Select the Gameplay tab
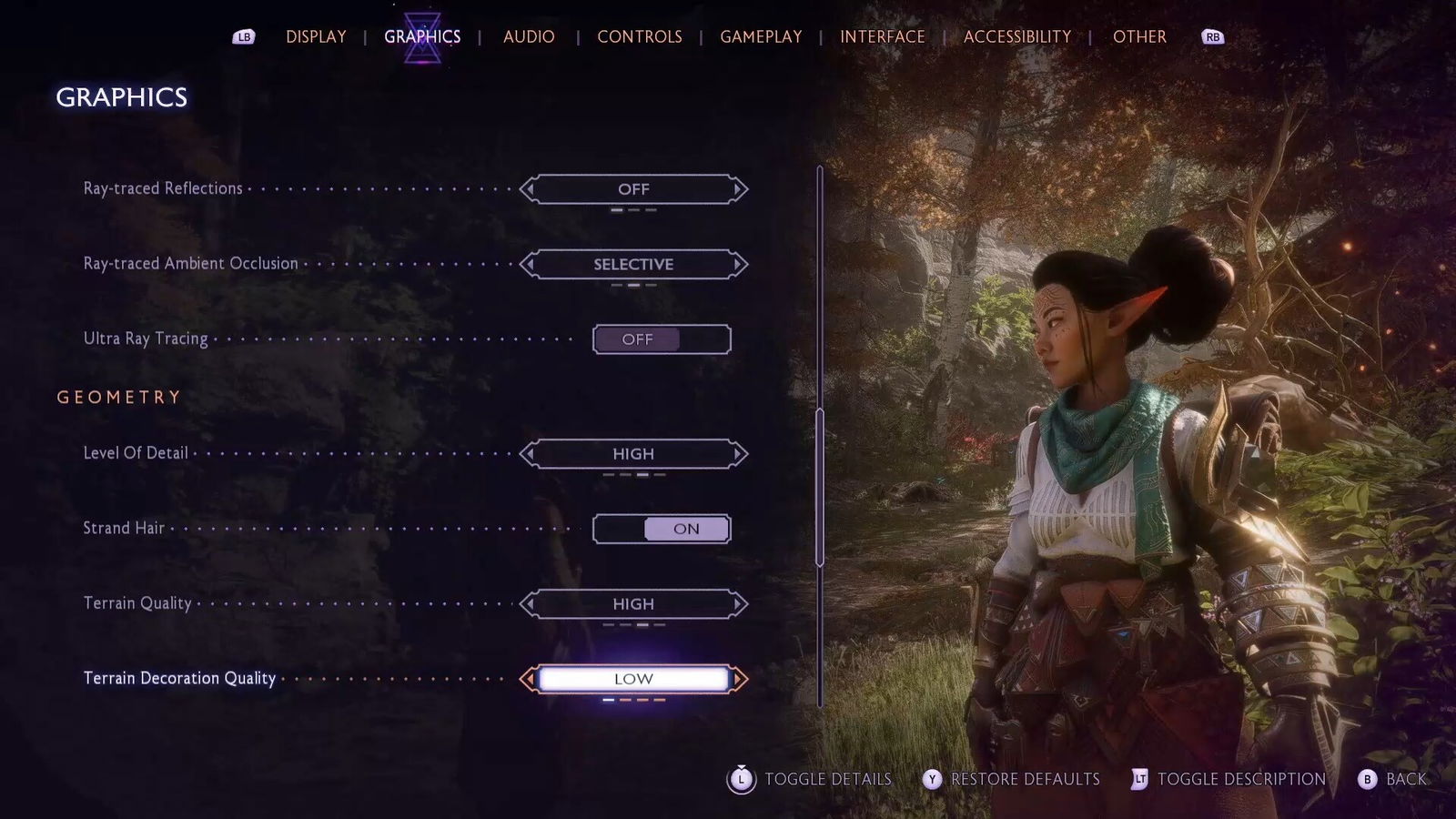 761,37
